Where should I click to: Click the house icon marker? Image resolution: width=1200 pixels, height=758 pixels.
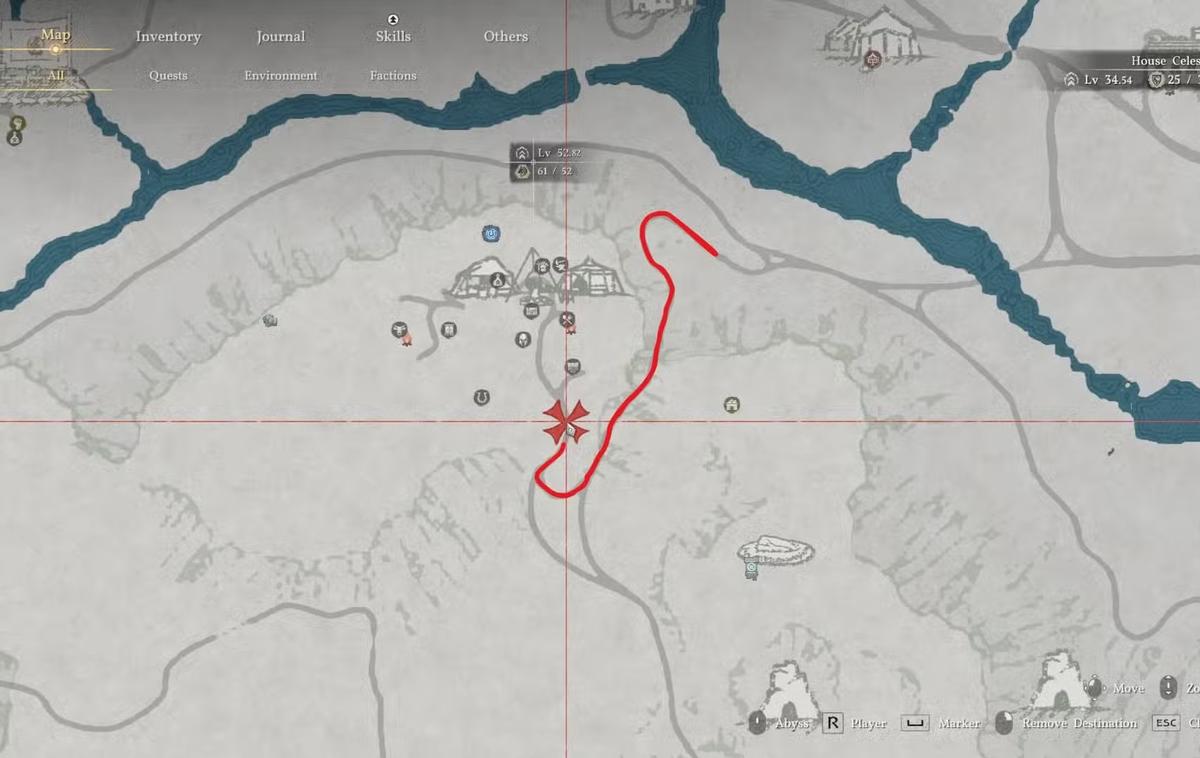[732, 405]
